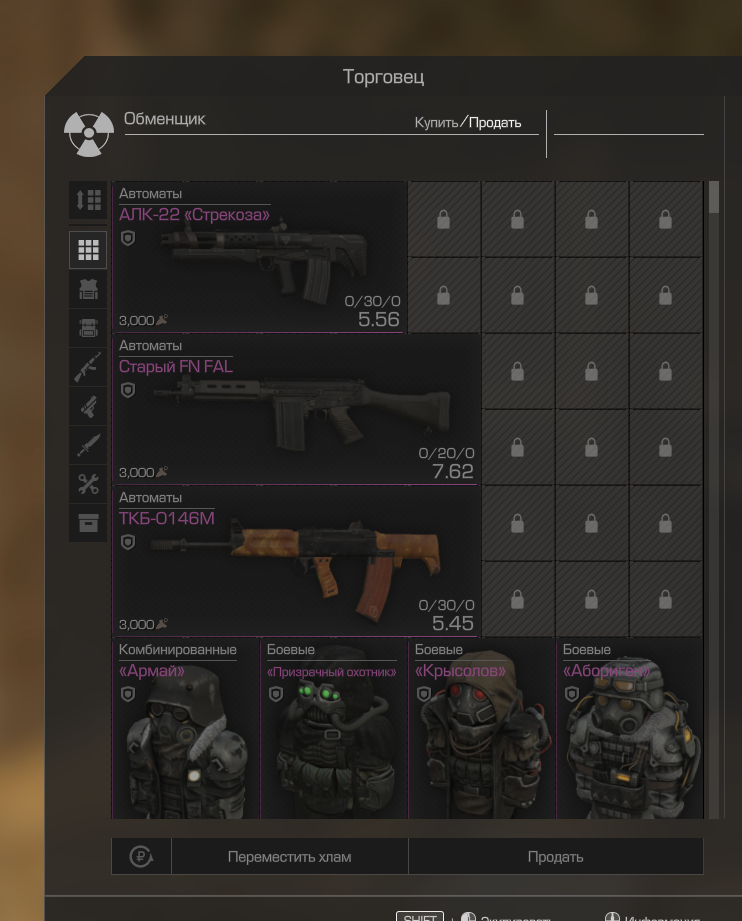Select the Старый FN FAL rifle
742x921 pixels.
(295, 410)
